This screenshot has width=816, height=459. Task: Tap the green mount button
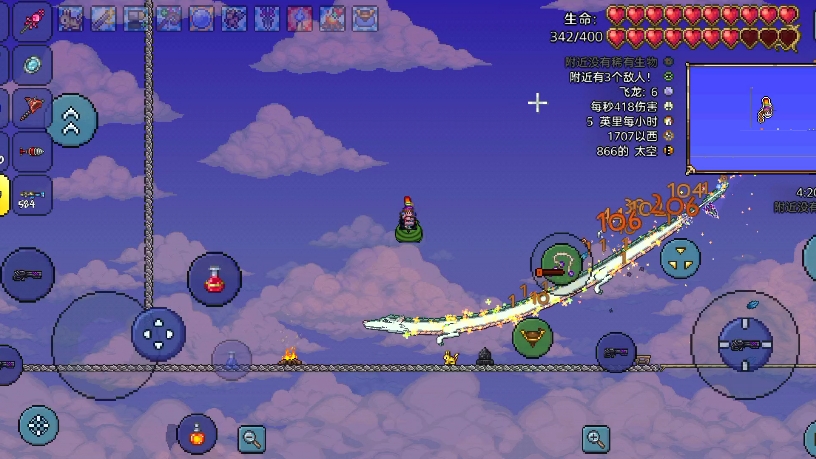[x=532, y=336]
